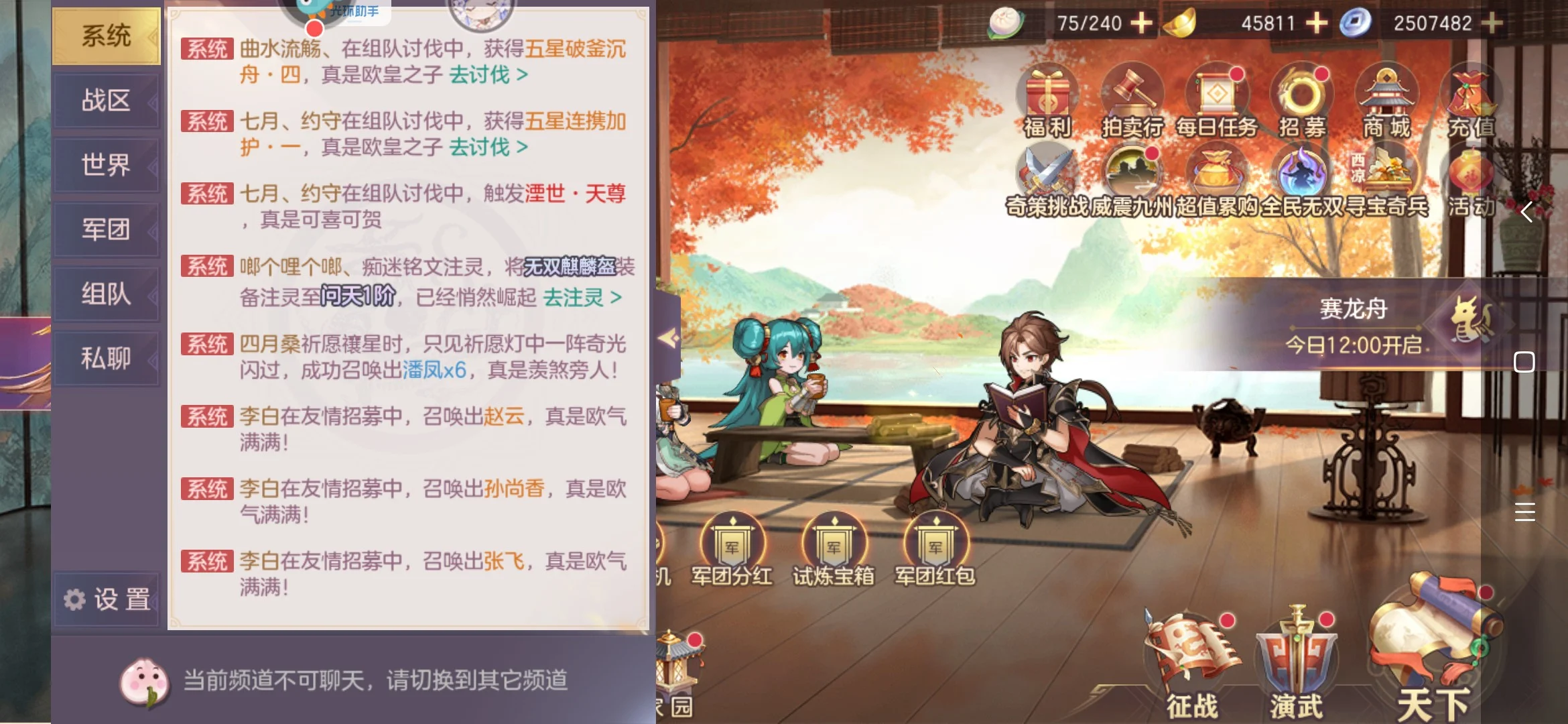Enter the 征战 campaign mode
Screen dimensions: 1568x724
click(x=1191, y=664)
